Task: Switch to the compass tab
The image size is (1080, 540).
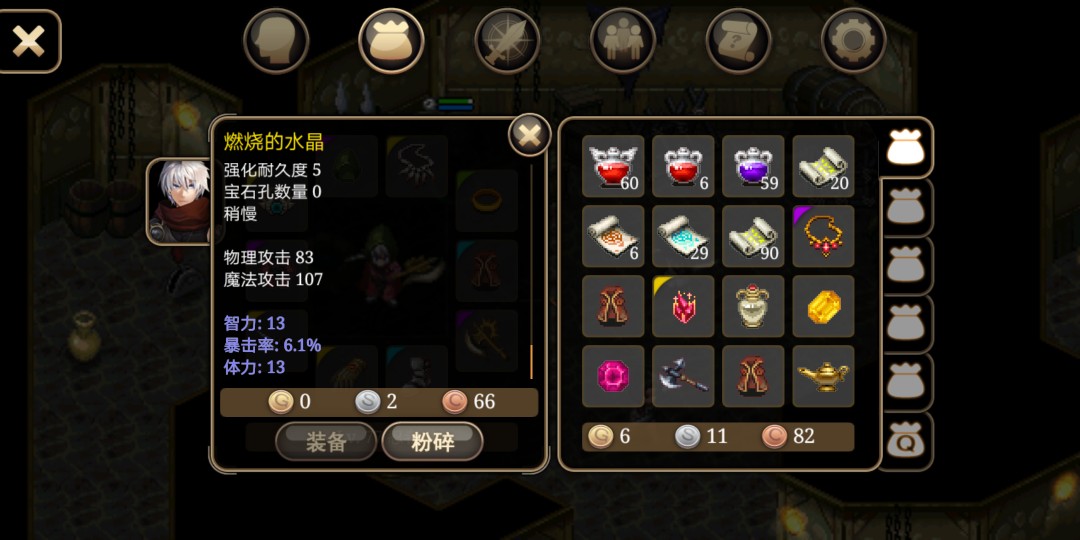Action: [507, 41]
